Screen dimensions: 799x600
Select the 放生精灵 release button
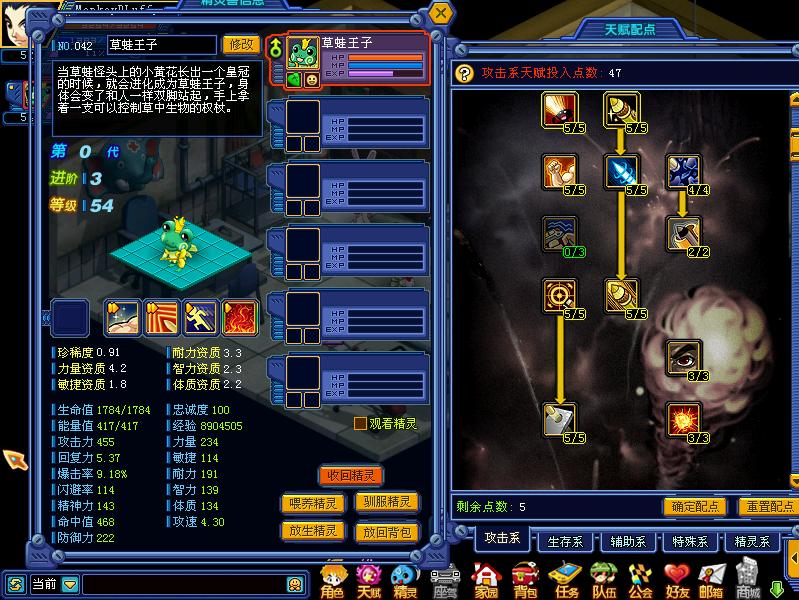(x=313, y=531)
